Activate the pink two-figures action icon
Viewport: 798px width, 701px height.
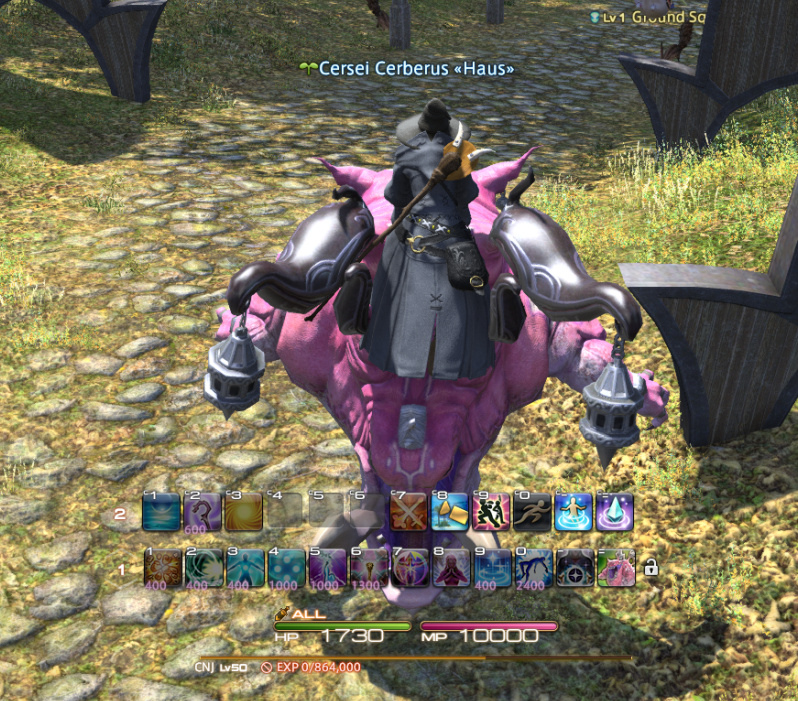(x=491, y=512)
